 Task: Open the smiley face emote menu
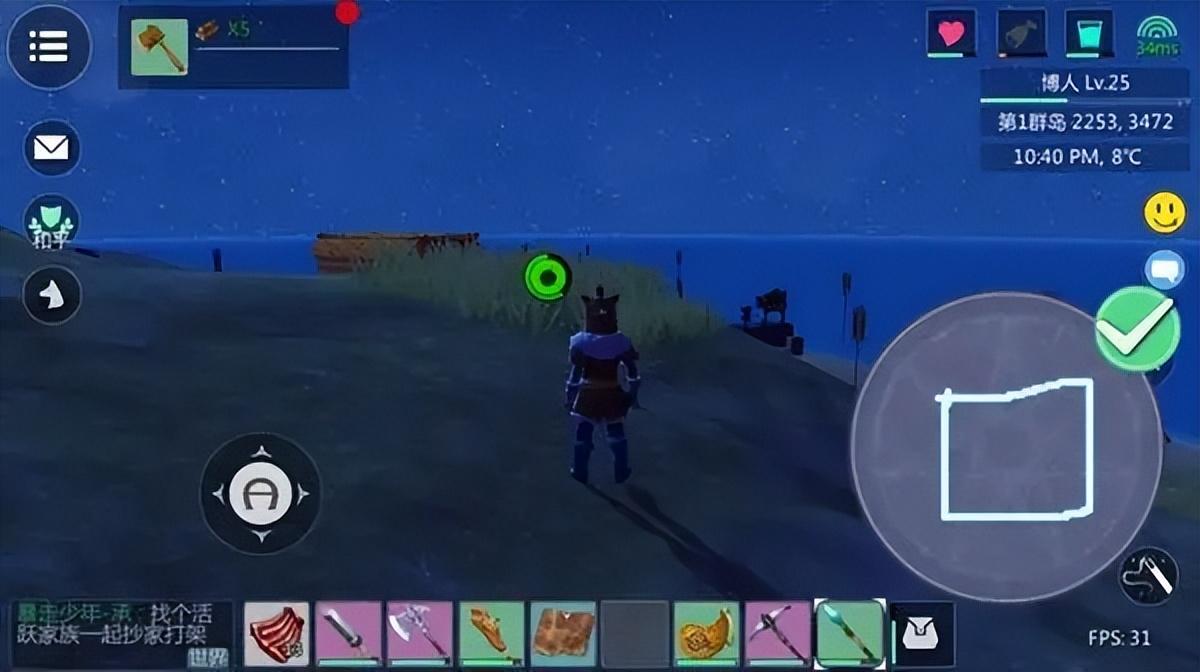point(1164,213)
